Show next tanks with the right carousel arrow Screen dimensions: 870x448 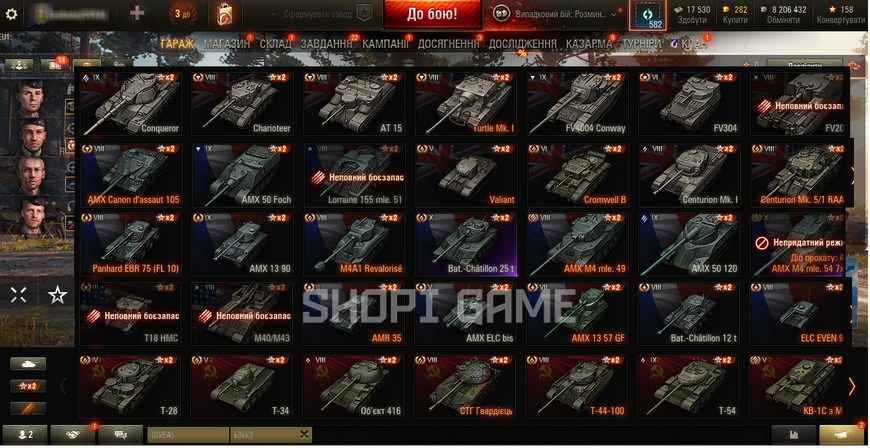coord(852,386)
